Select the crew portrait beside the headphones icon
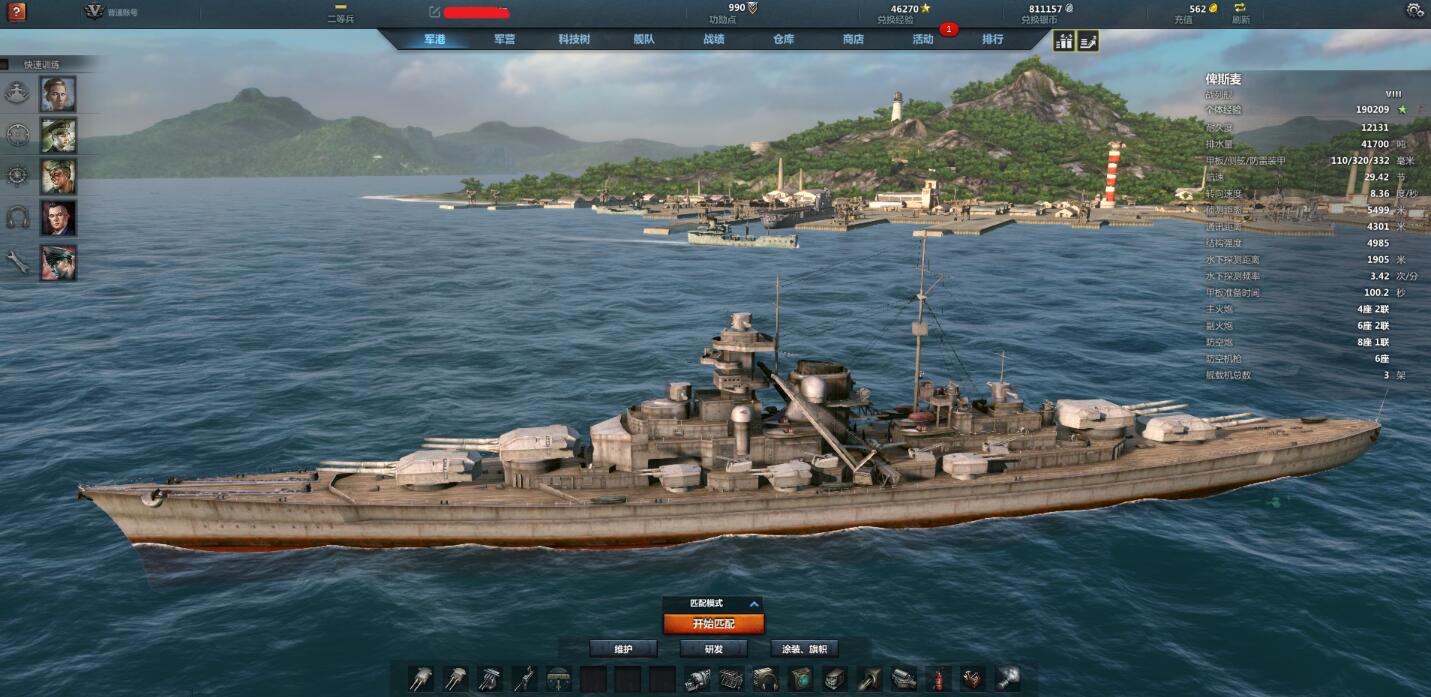1431x697 pixels. pos(58,218)
